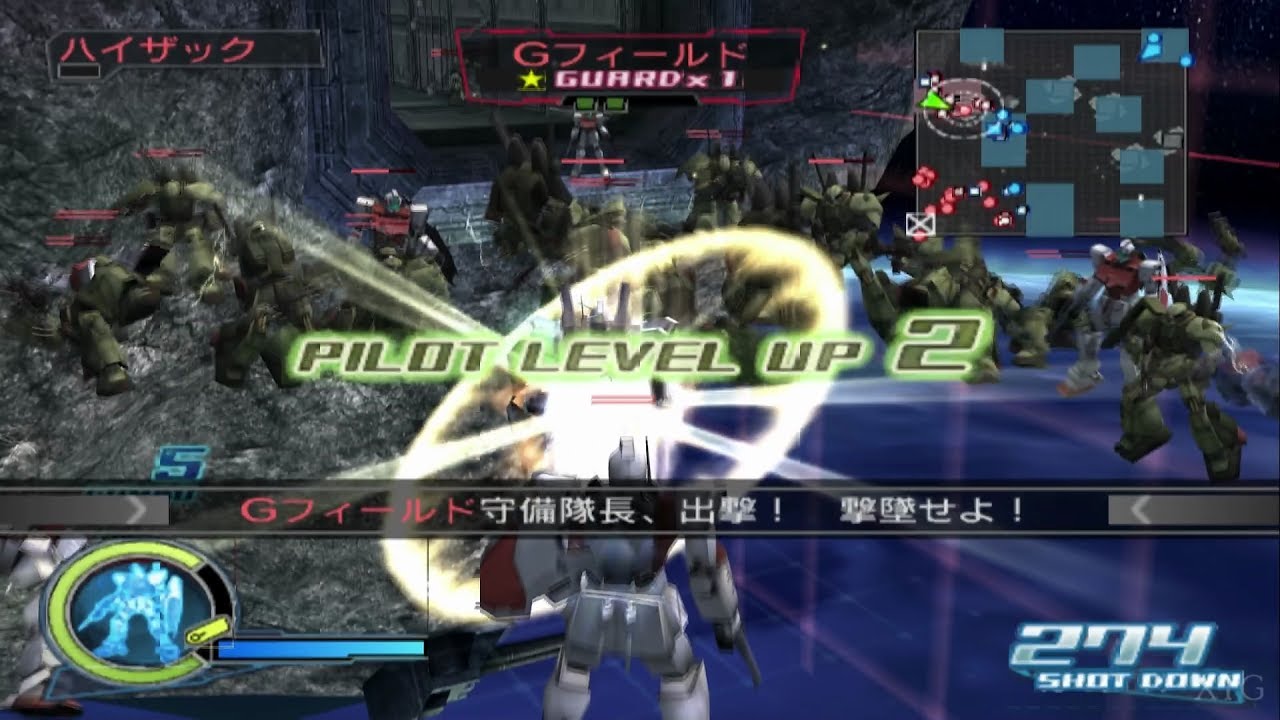Screen dimensions: 1280x720
Task: Select the blue mobile suit portrait icon
Action: (132, 610)
